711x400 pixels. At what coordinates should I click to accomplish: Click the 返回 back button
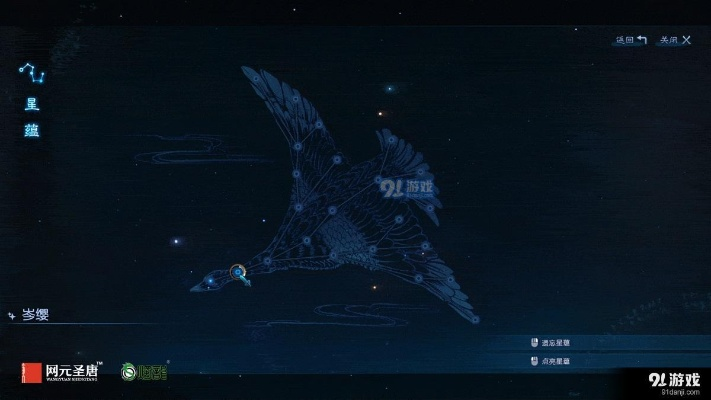pos(631,41)
